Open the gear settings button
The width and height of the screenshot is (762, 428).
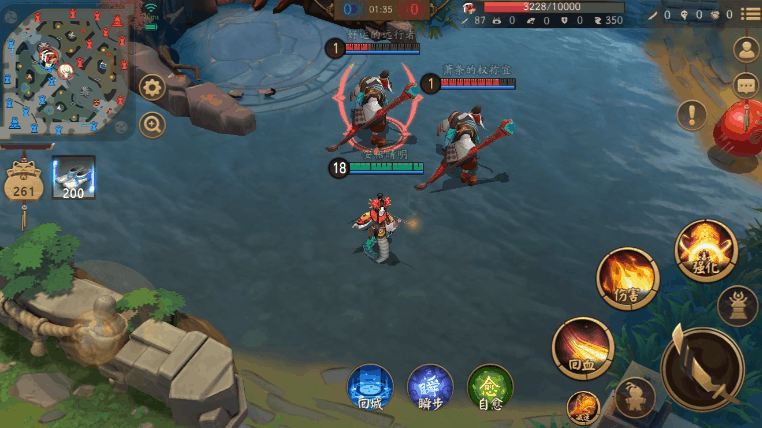(x=152, y=87)
